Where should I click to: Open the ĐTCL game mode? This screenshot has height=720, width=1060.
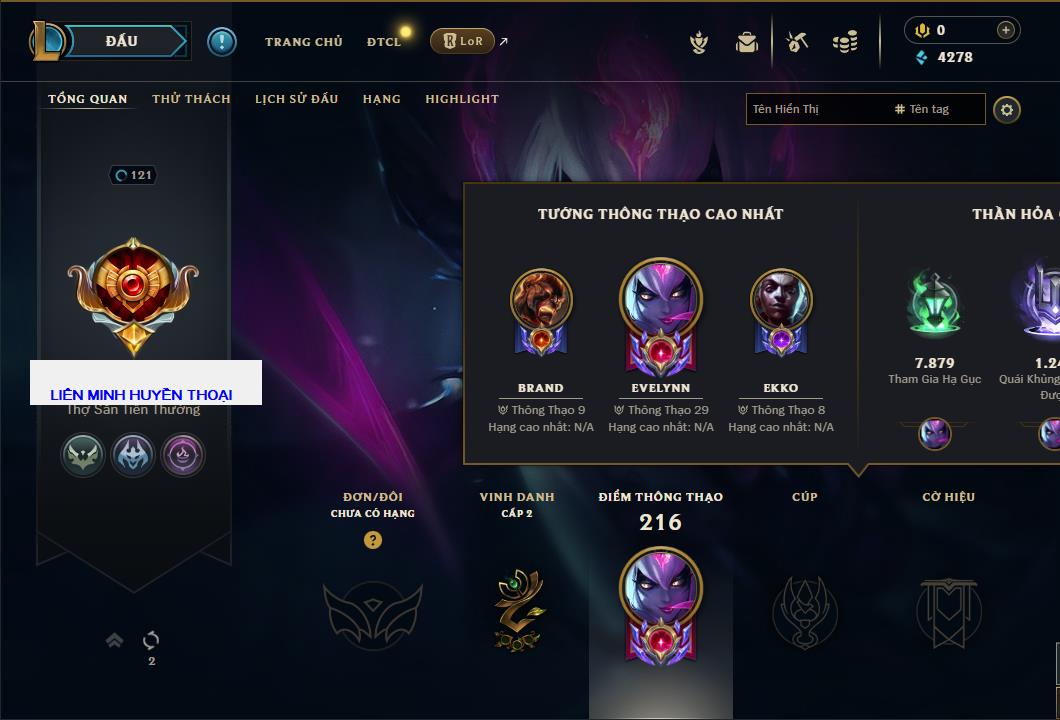point(384,42)
